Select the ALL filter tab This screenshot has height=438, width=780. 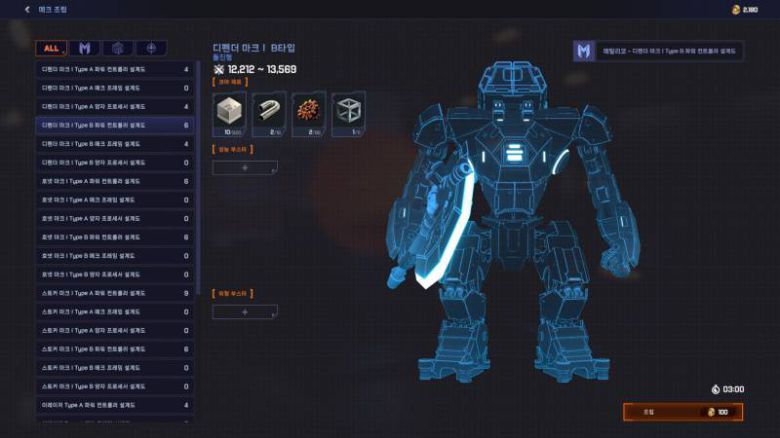50,48
